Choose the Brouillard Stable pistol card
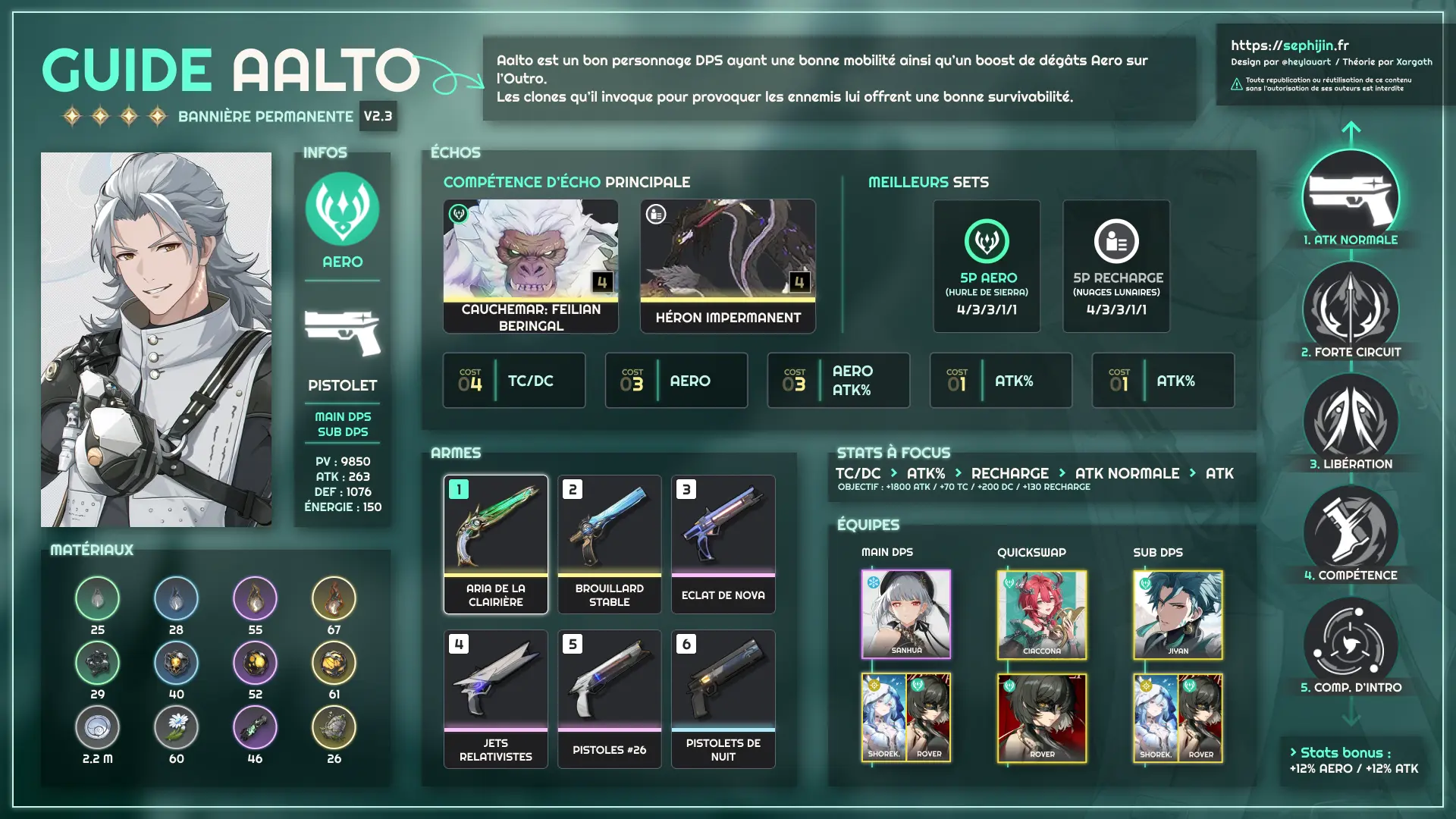The width and height of the screenshot is (1456, 819). (609, 544)
